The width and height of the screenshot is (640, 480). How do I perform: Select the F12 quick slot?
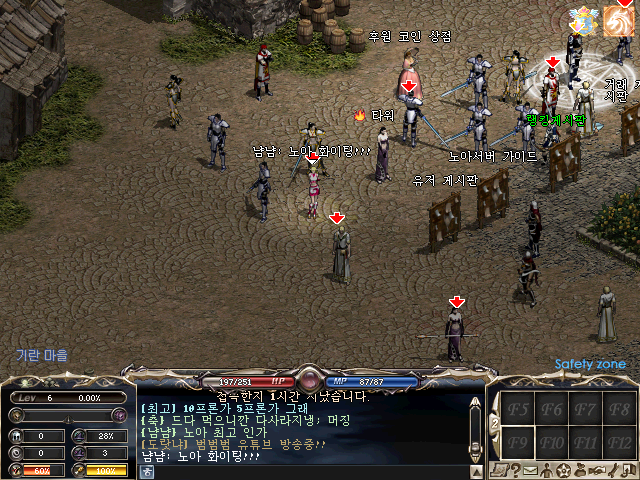tap(620, 441)
